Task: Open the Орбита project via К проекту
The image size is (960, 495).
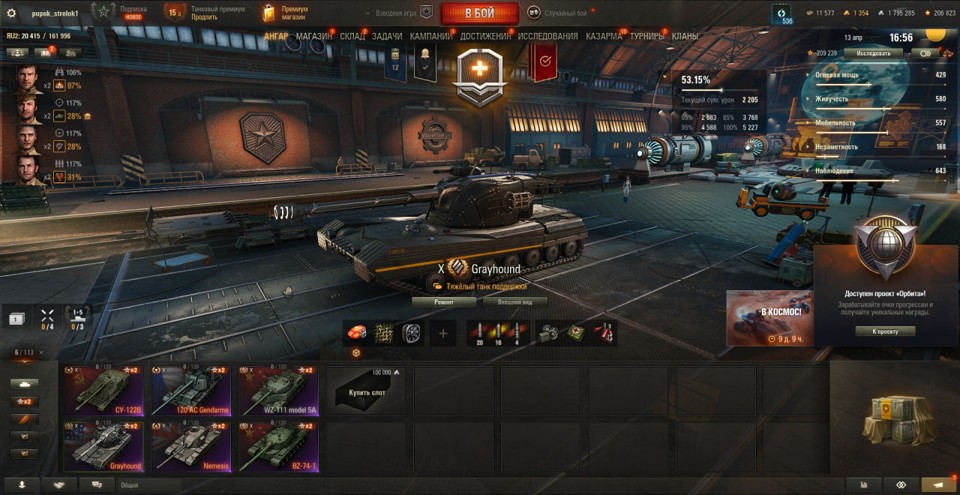Action: (885, 331)
